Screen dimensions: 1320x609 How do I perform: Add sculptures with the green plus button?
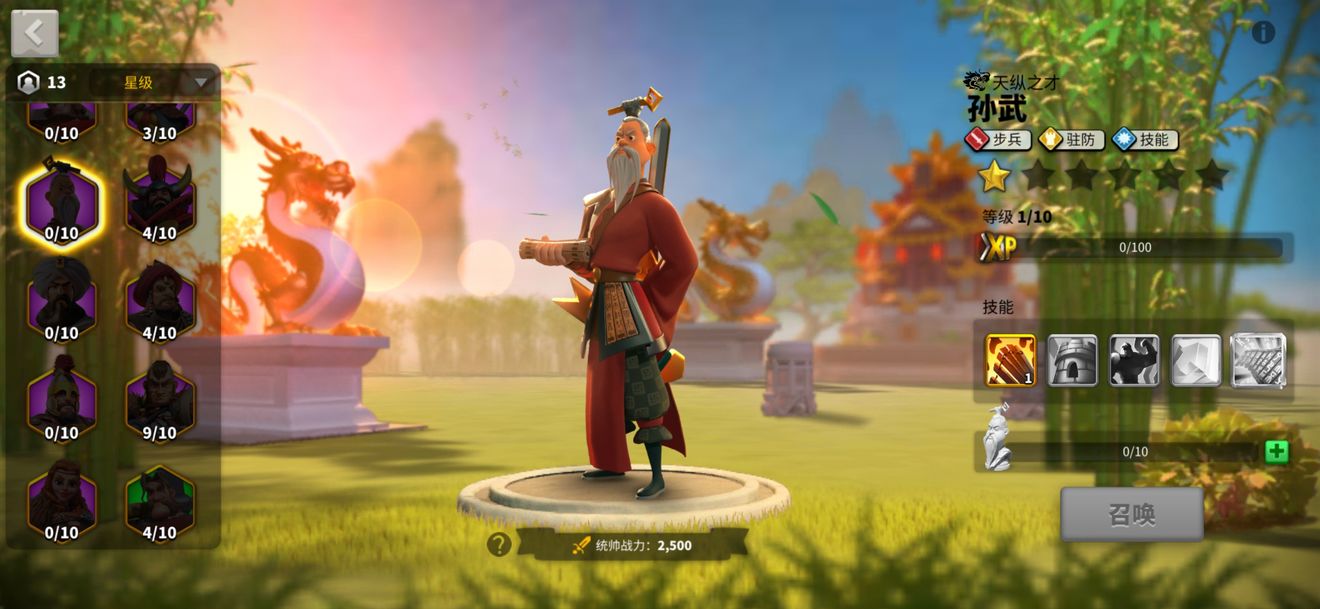1276,451
